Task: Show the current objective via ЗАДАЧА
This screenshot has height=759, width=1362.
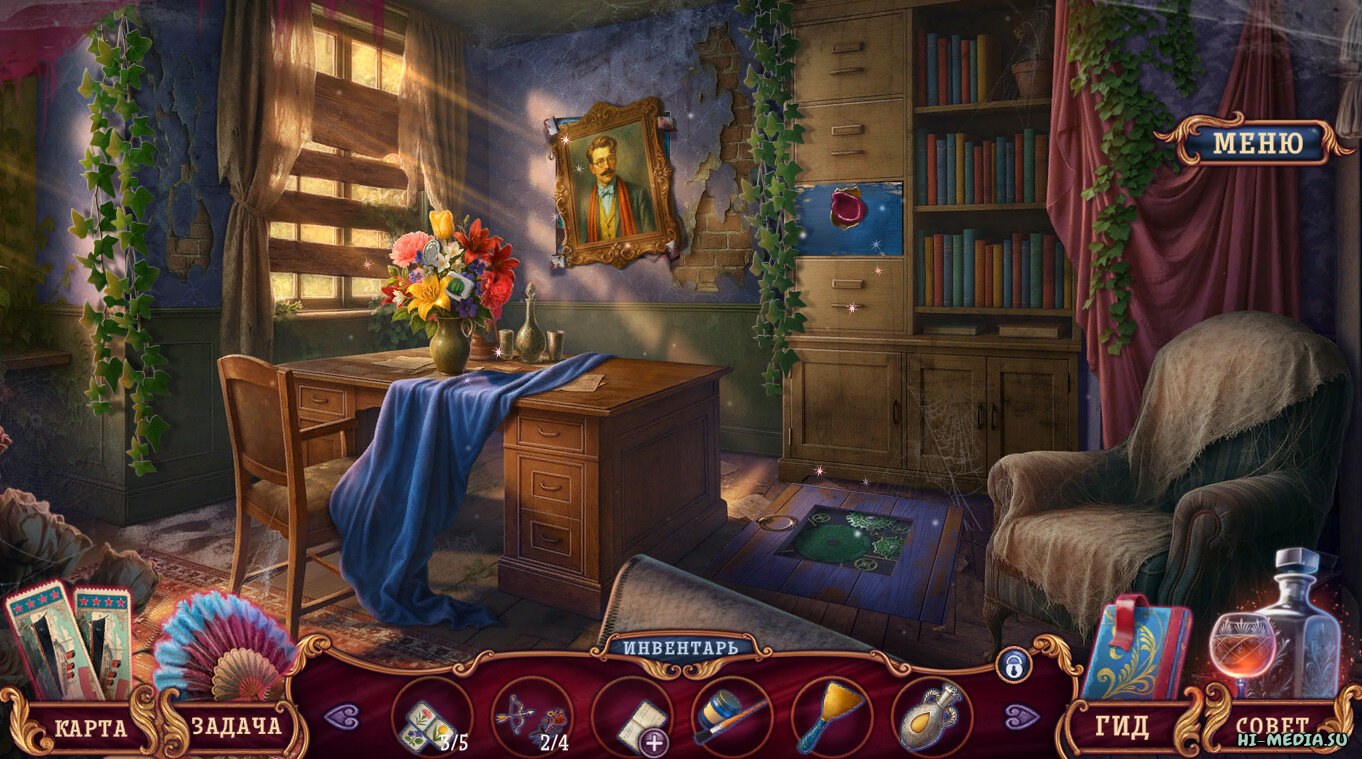Action: 235,727
